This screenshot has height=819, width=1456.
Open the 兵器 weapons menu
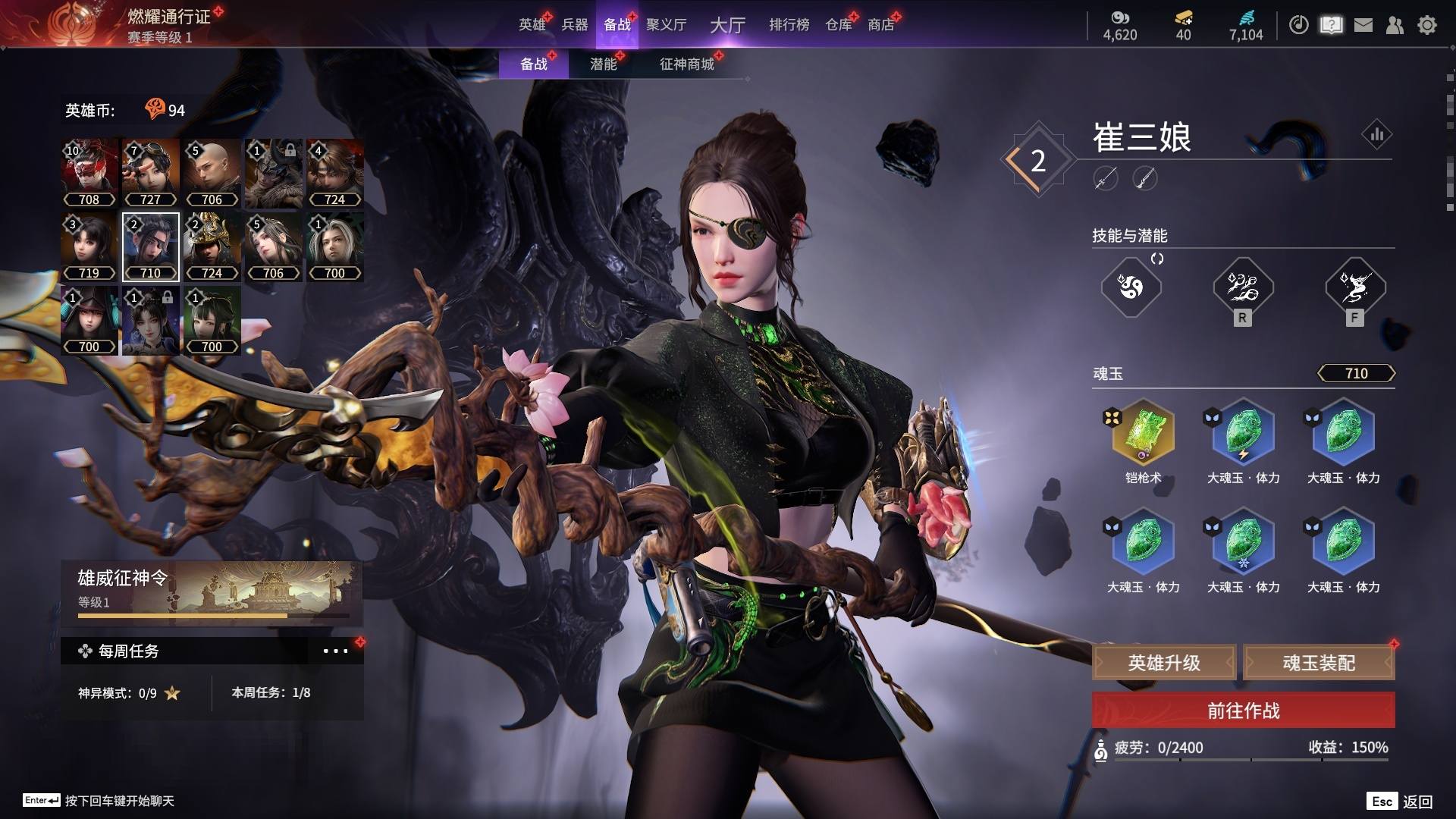[x=575, y=24]
